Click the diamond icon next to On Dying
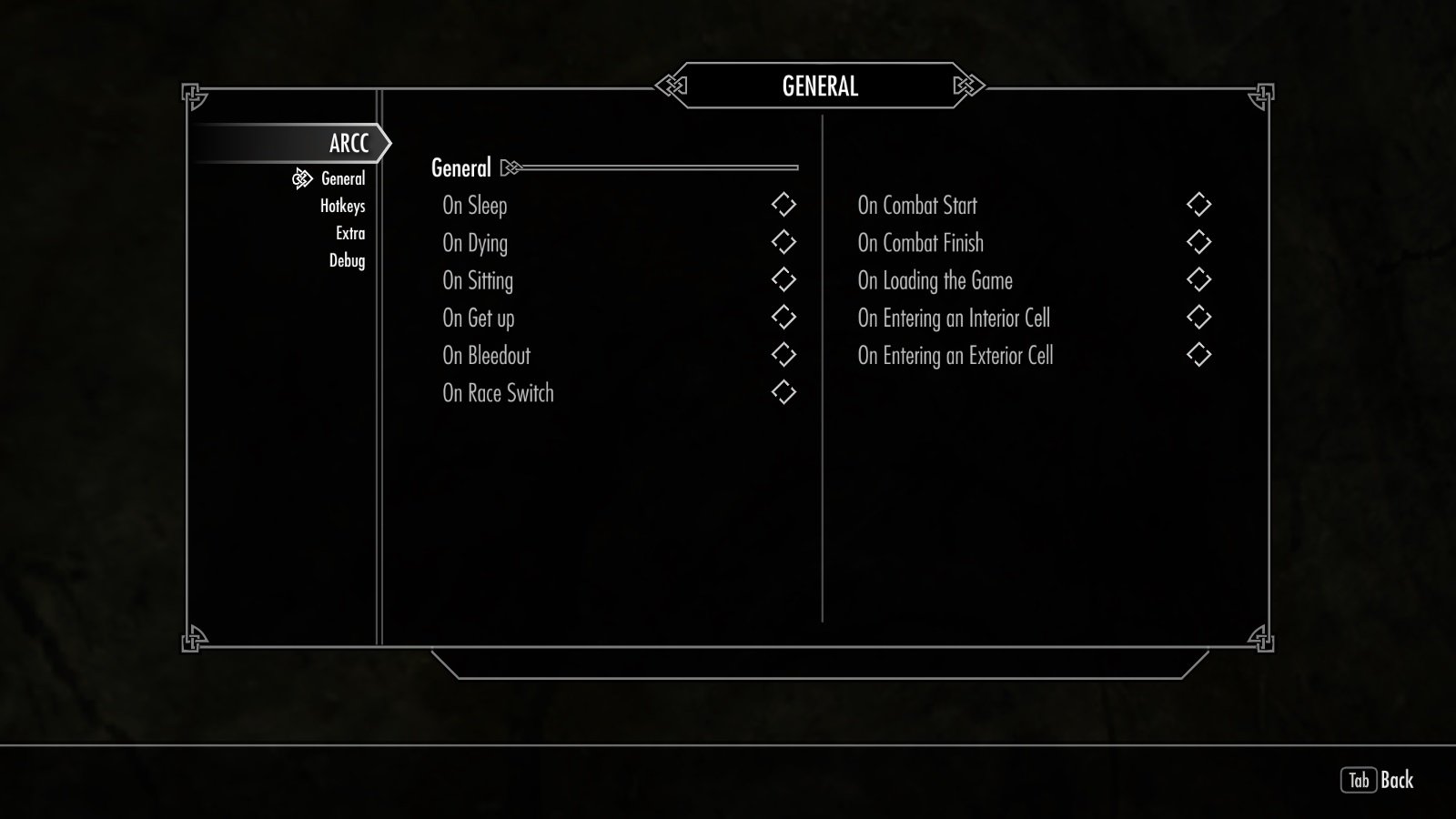1456x819 pixels. click(784, 242)
